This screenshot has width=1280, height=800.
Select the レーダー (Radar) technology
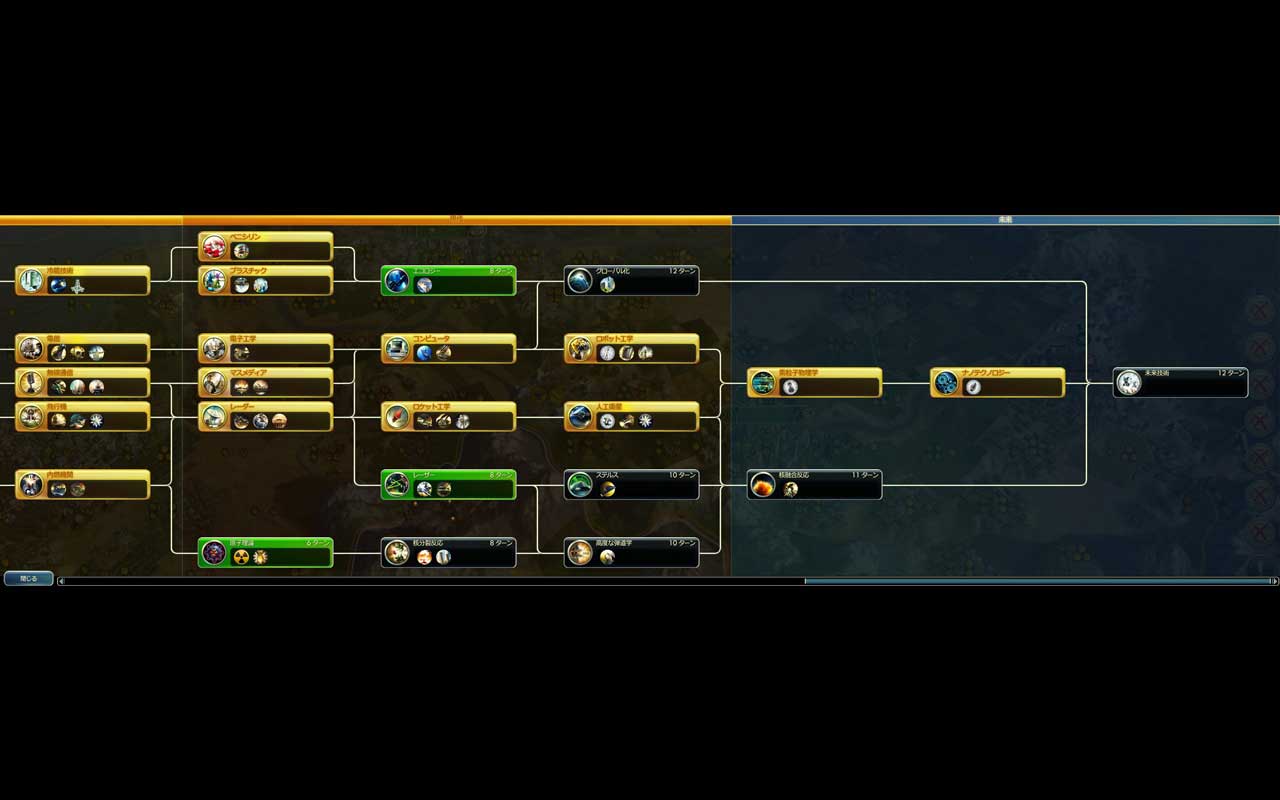point(266,417)
